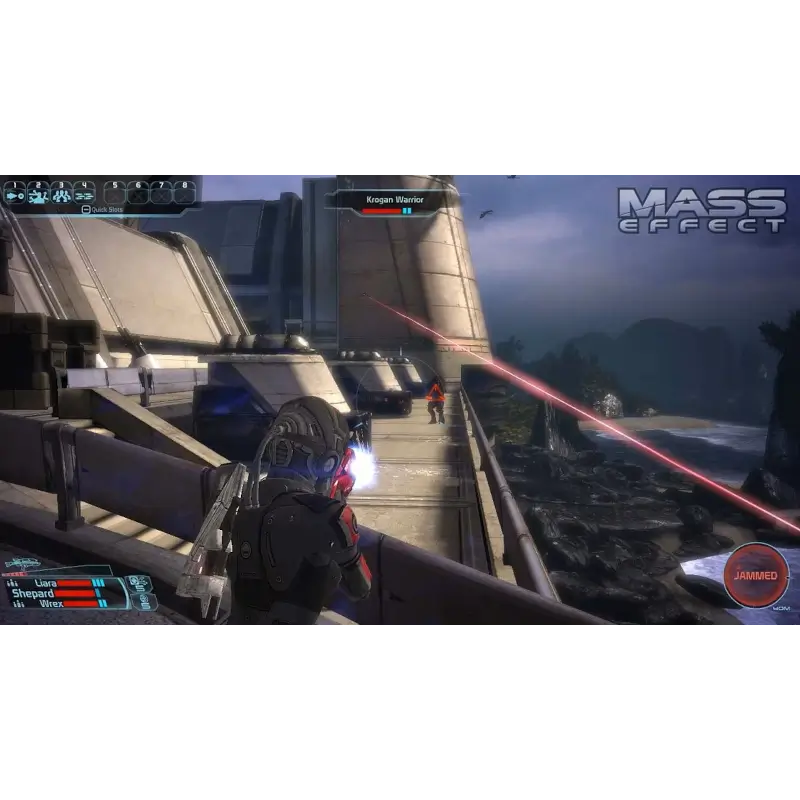Screen dimensions: 800x800
Task: Activate the ability in quick slot 1
Action: coord(15,193)
